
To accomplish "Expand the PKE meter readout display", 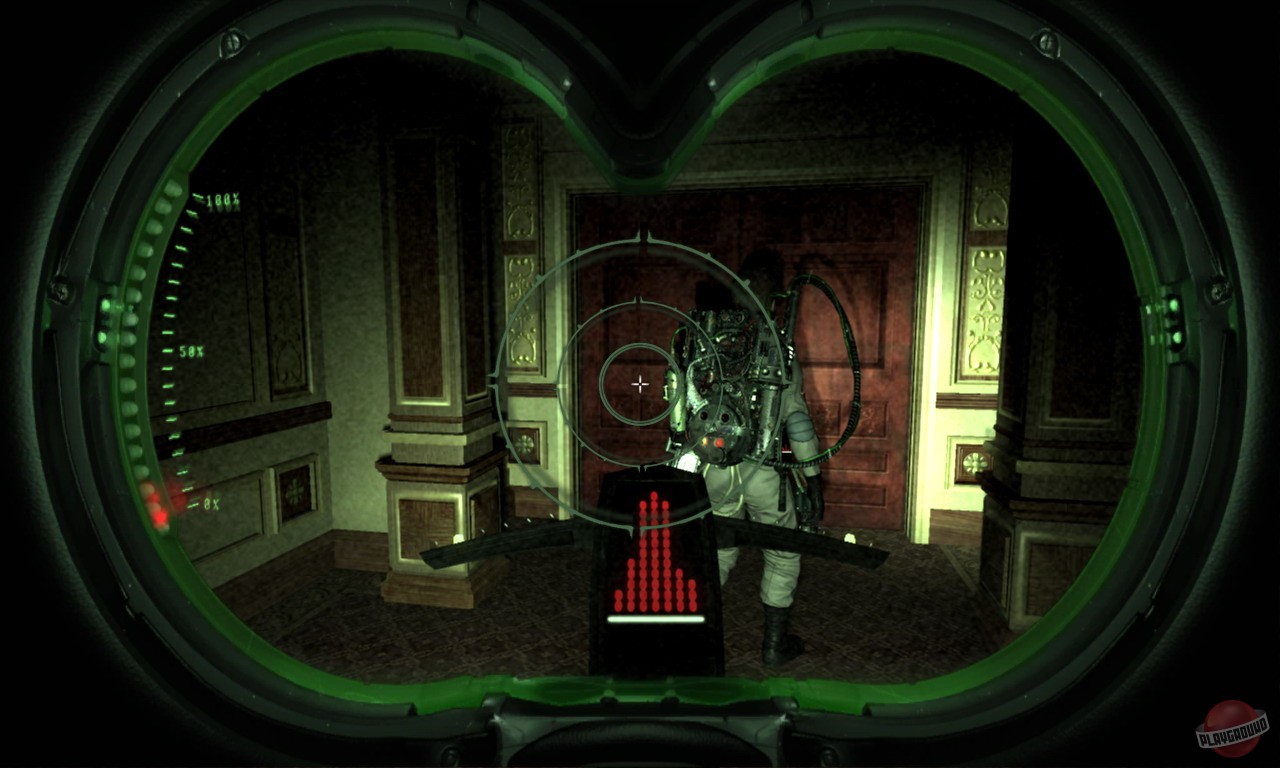I will pos(655,560).
